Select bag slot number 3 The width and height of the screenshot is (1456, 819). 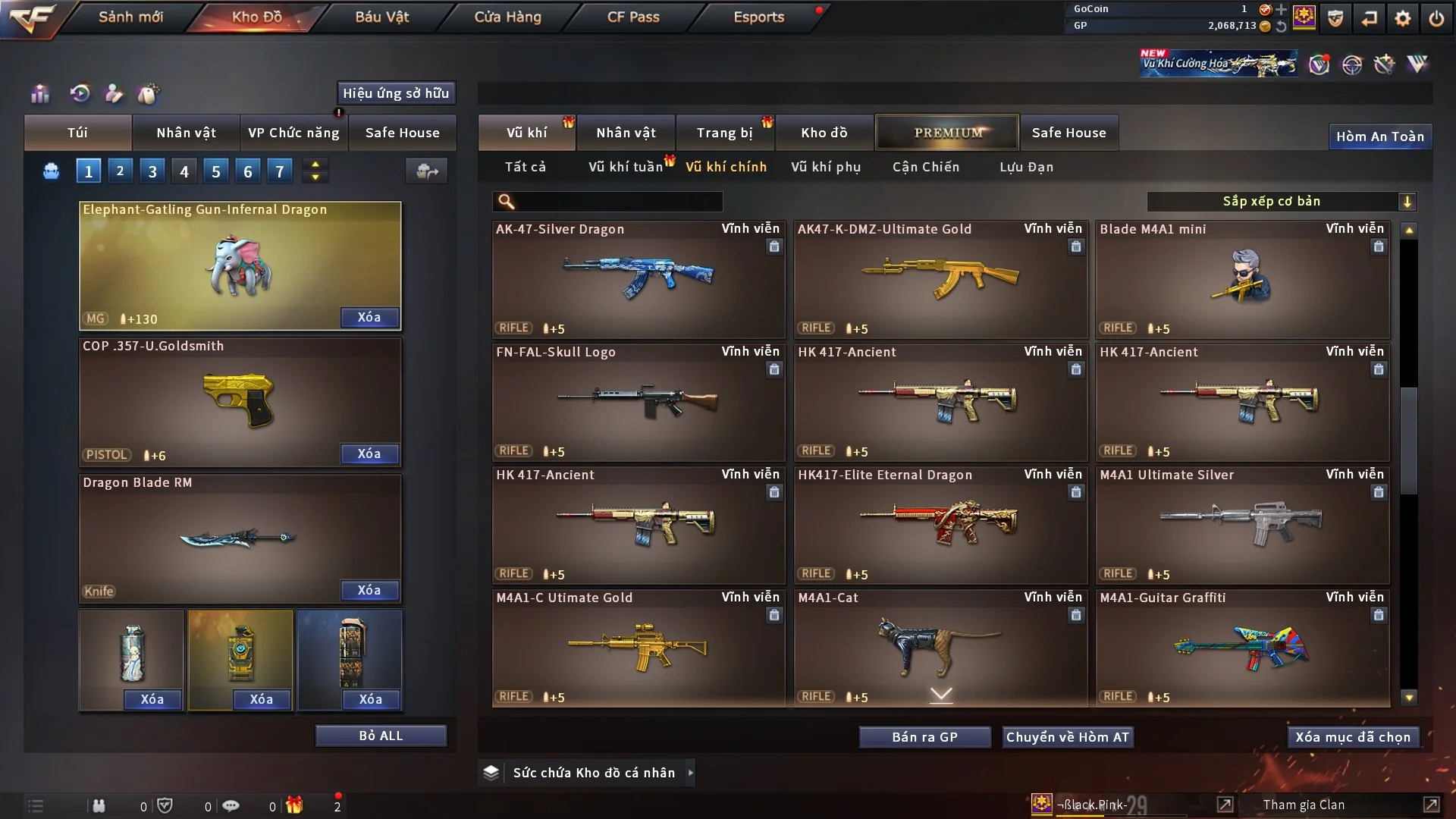pos(152,171)
